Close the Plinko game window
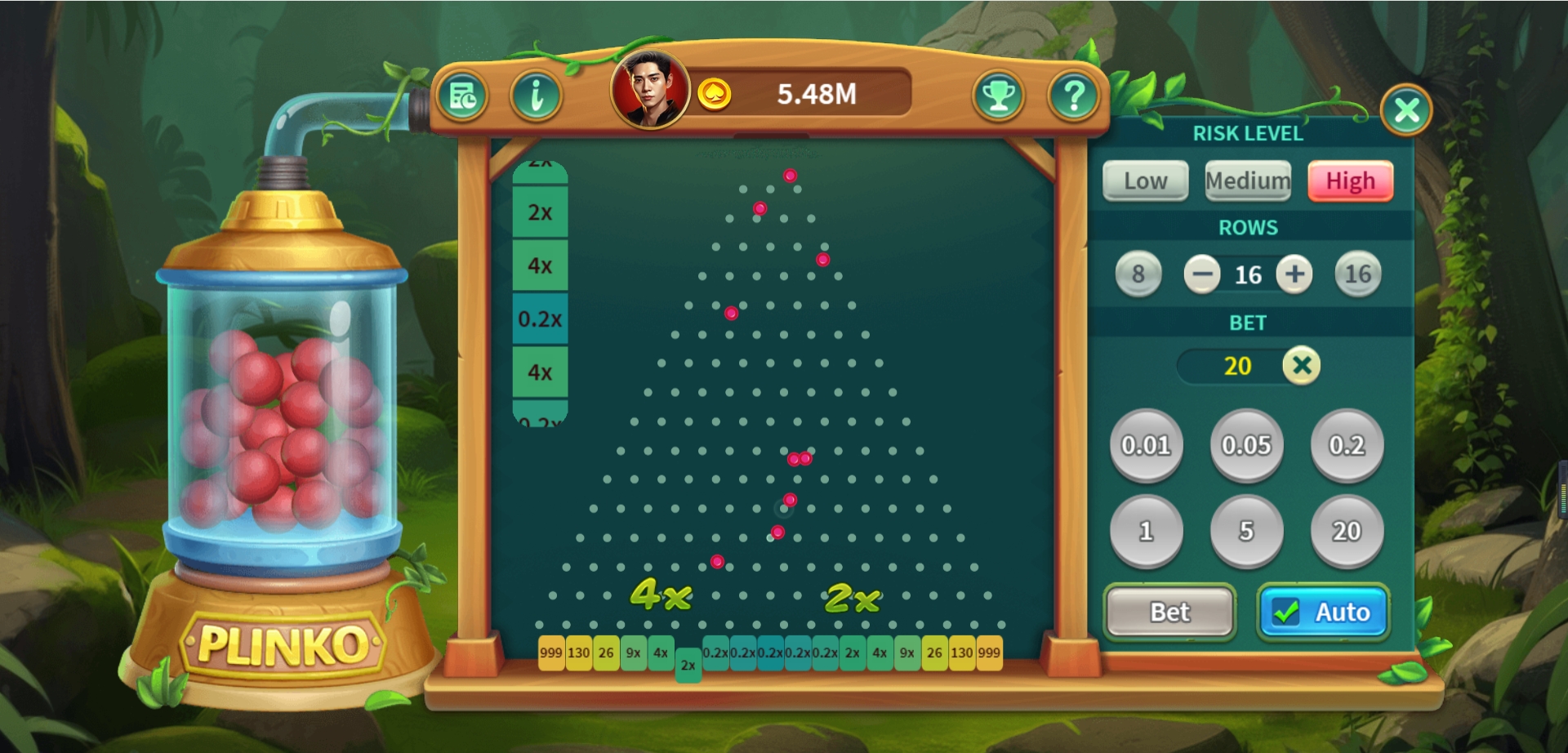This screenshot has width=1568, height=753. click(1405, 109)
